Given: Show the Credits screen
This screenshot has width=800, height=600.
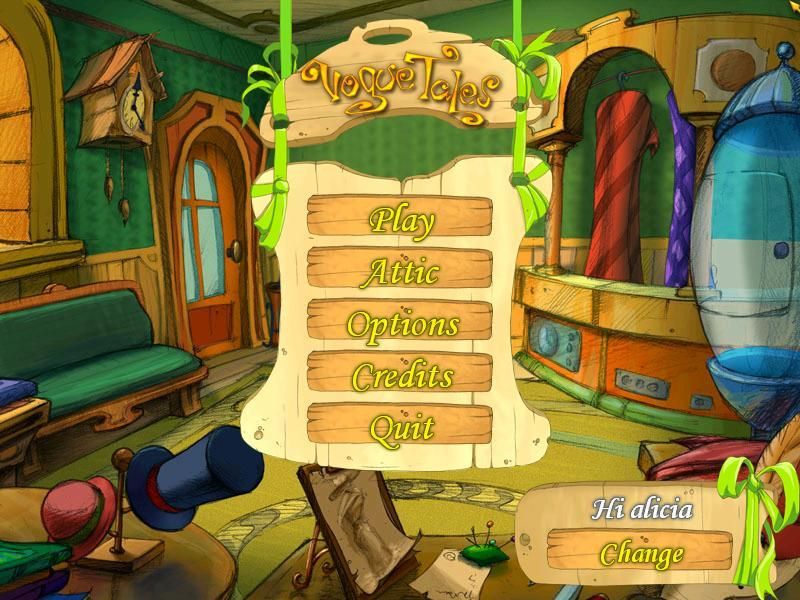Looking at the screenshot, I should point(400,375).
